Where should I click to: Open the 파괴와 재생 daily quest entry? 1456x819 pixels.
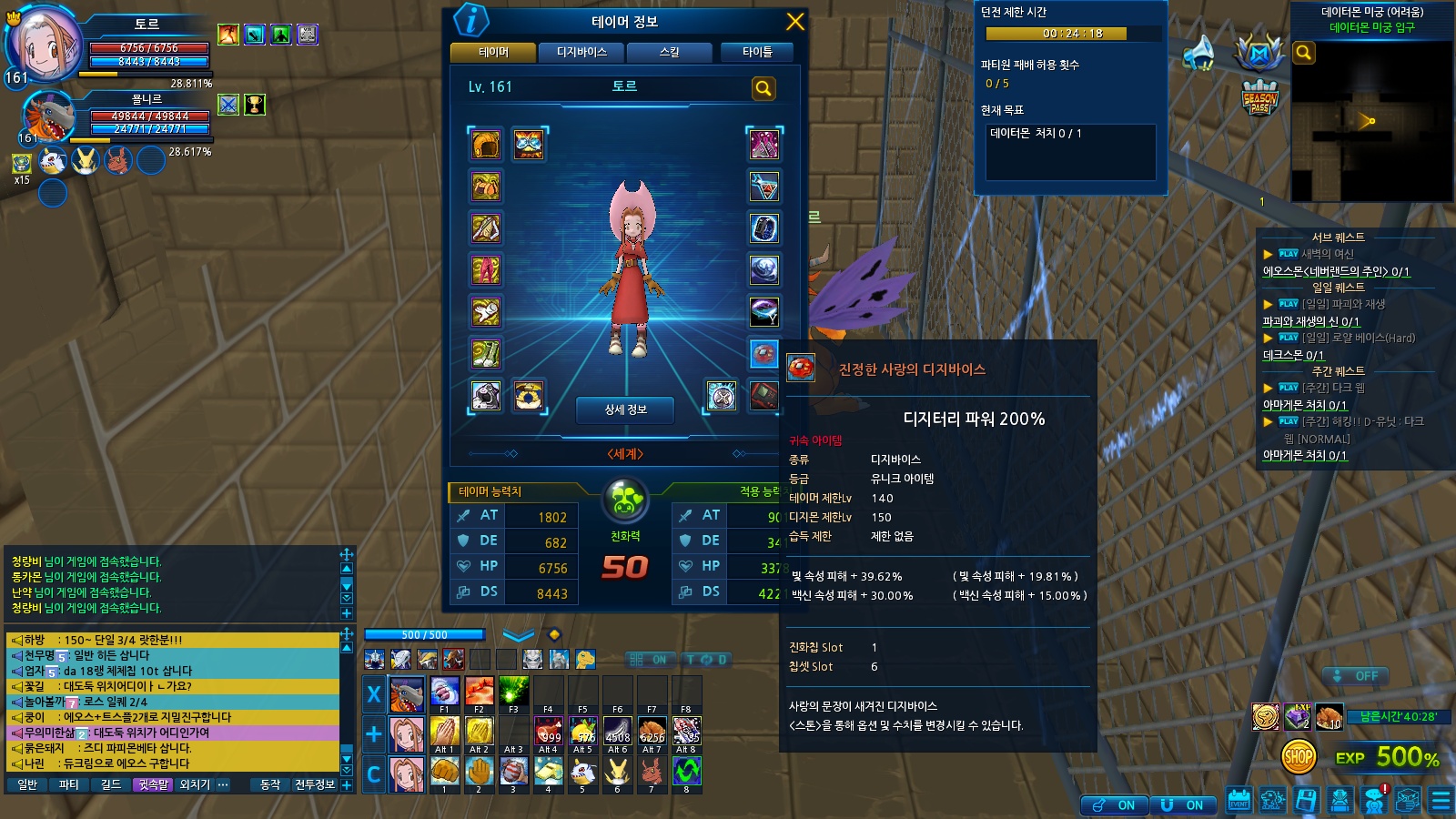coord(1343,304)
